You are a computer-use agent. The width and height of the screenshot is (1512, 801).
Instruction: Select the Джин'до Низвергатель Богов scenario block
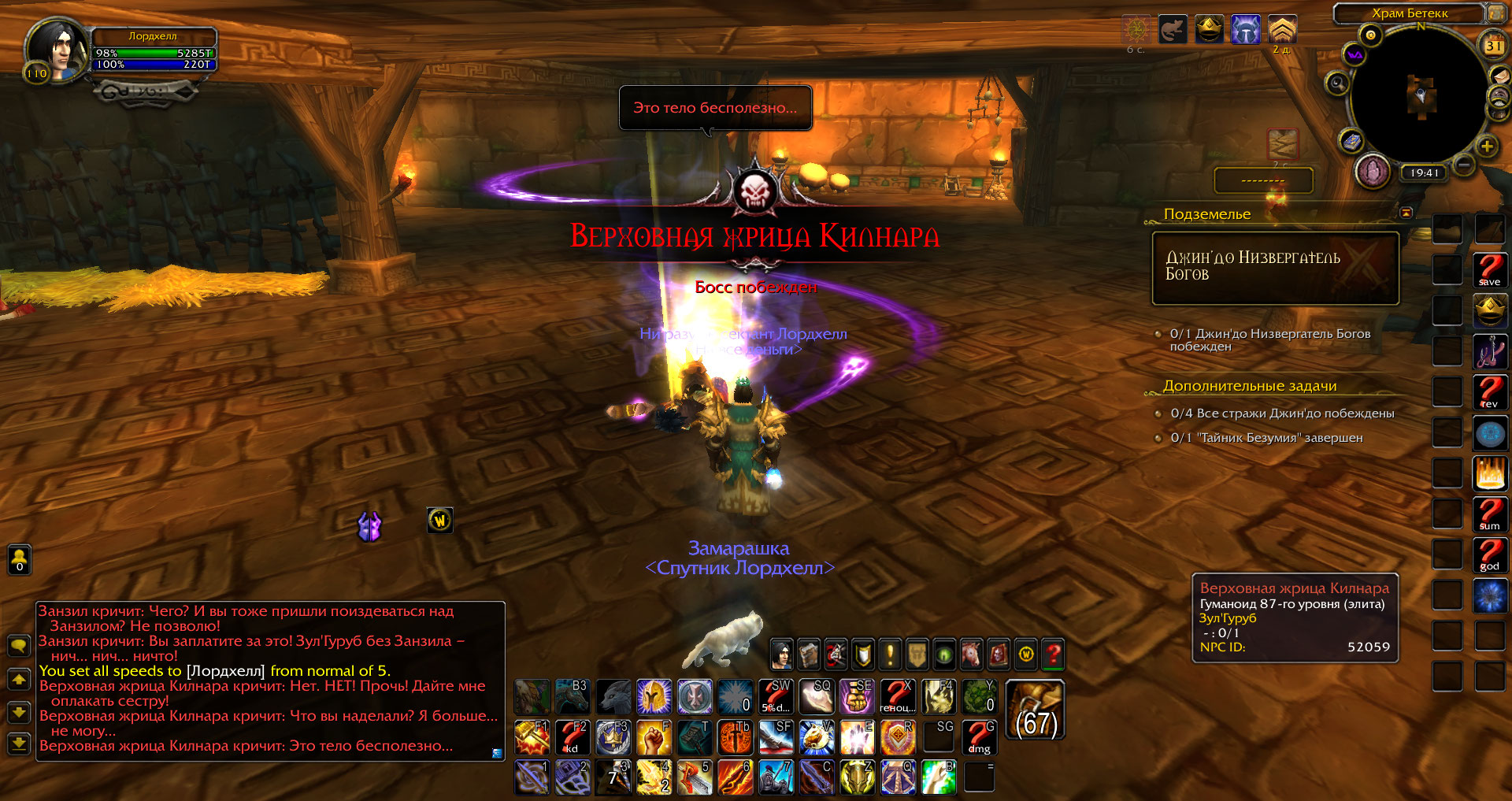1275,268
